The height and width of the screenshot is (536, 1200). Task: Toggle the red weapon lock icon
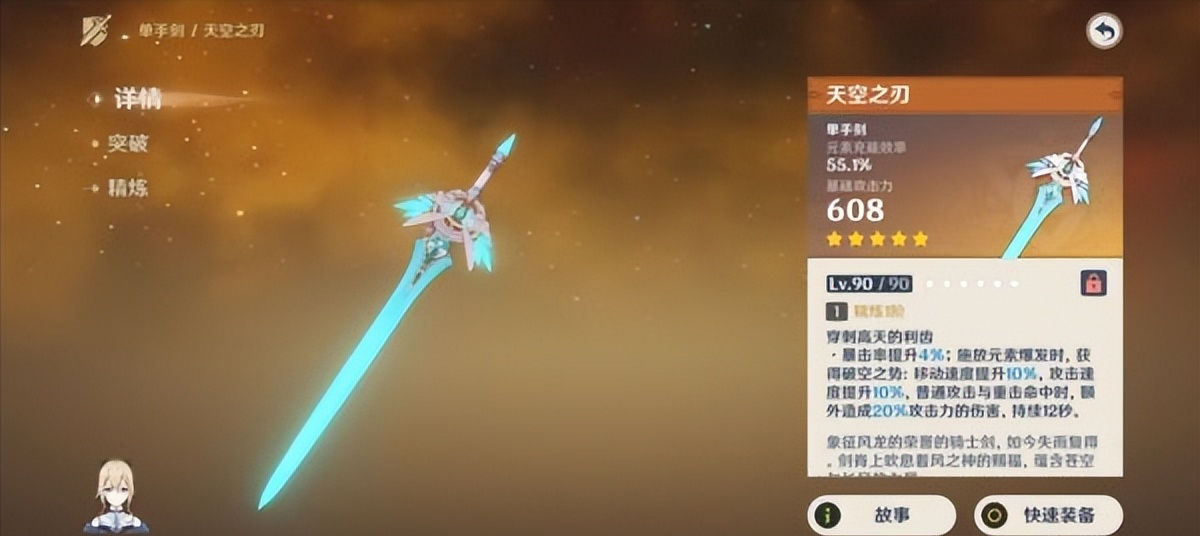1093,283
